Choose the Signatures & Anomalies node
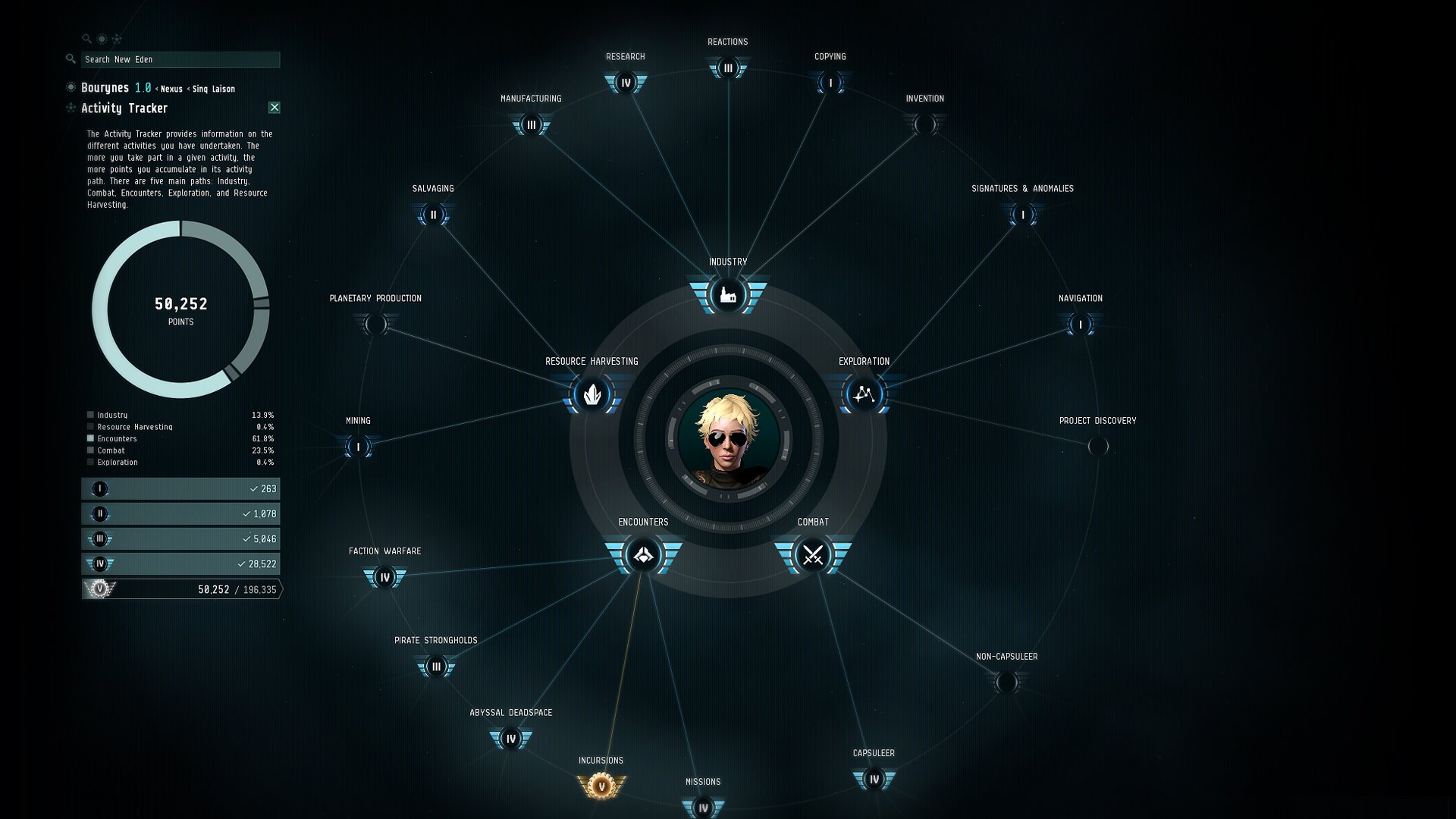This screenshot has height=819, width=1456. click(x=1022, y=215)
